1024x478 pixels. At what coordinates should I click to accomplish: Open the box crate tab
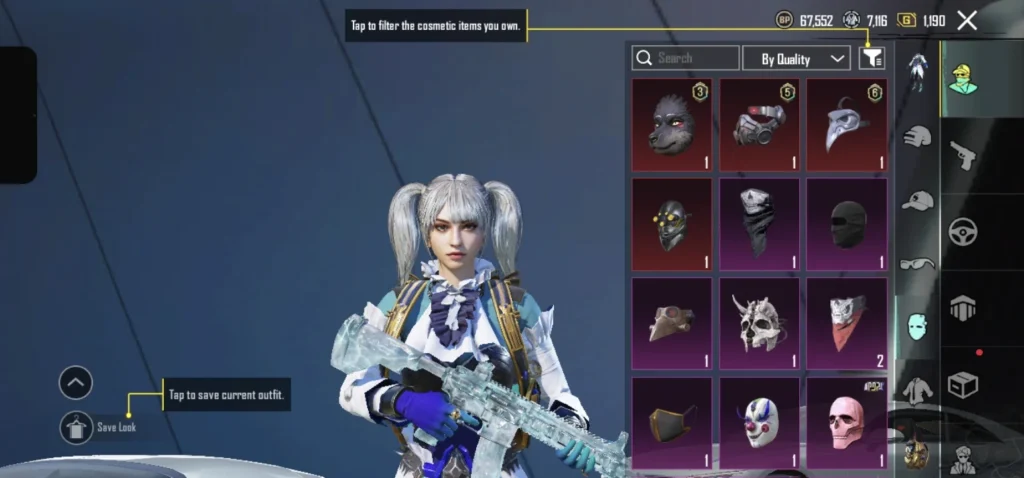(963, 383)
